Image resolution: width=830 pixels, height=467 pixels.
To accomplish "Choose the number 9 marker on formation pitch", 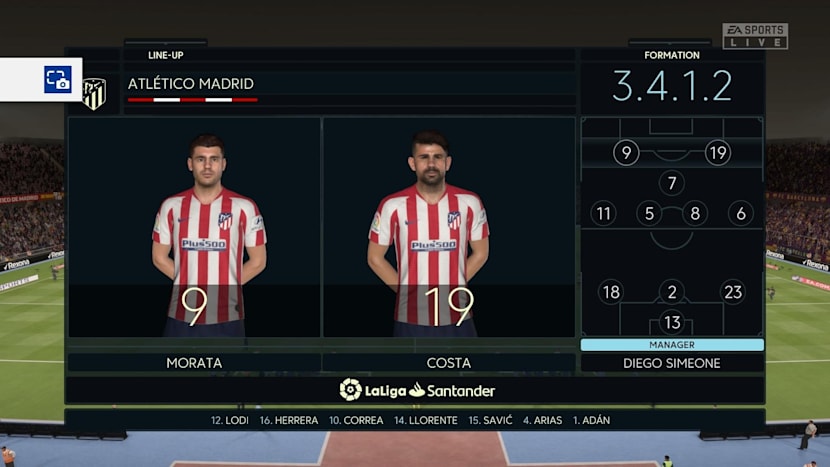I will 626,153.
